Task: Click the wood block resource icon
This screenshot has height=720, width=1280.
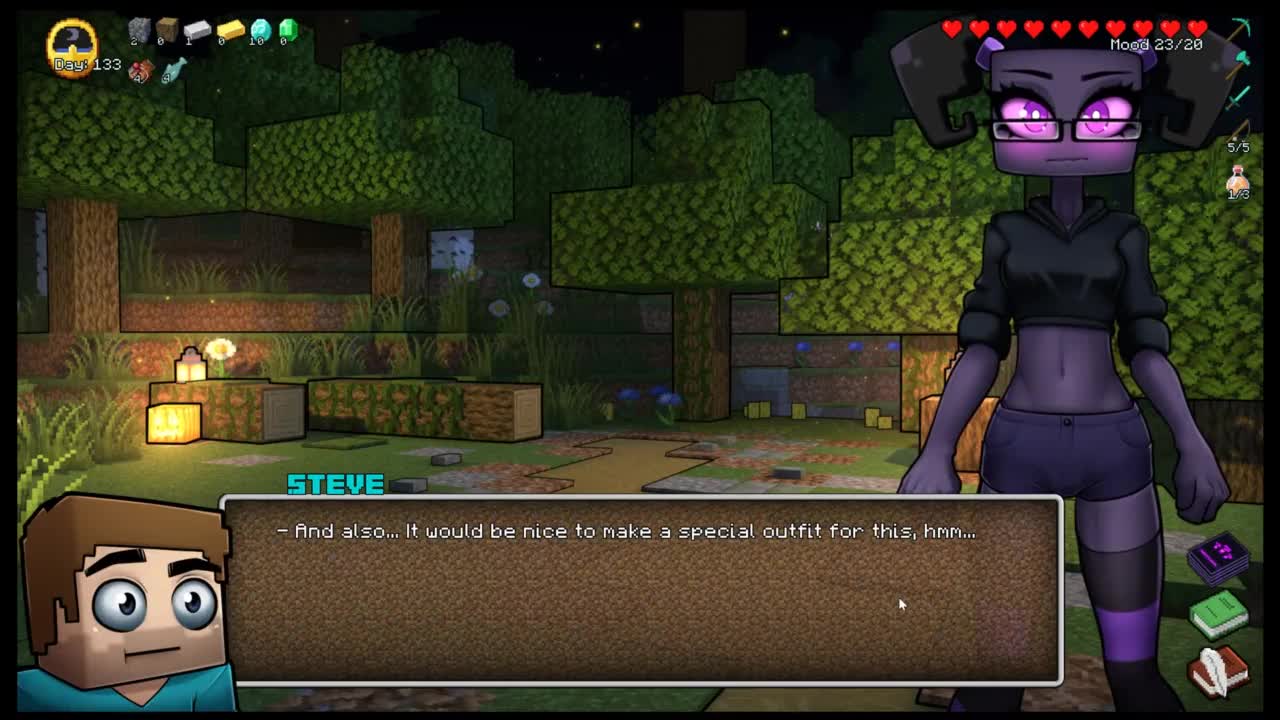Action: [x=167, y=31]
